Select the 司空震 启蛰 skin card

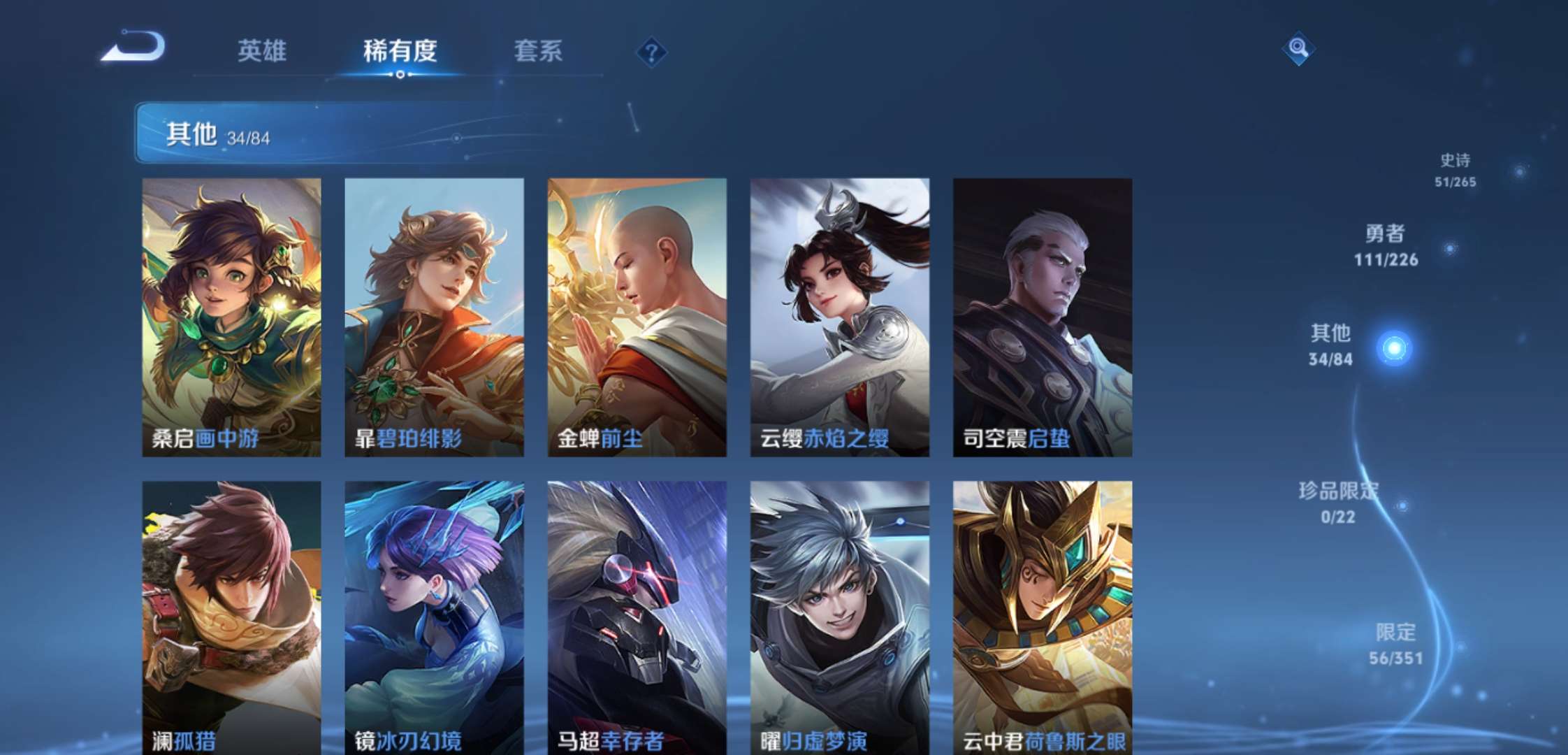click(1045, 315)
